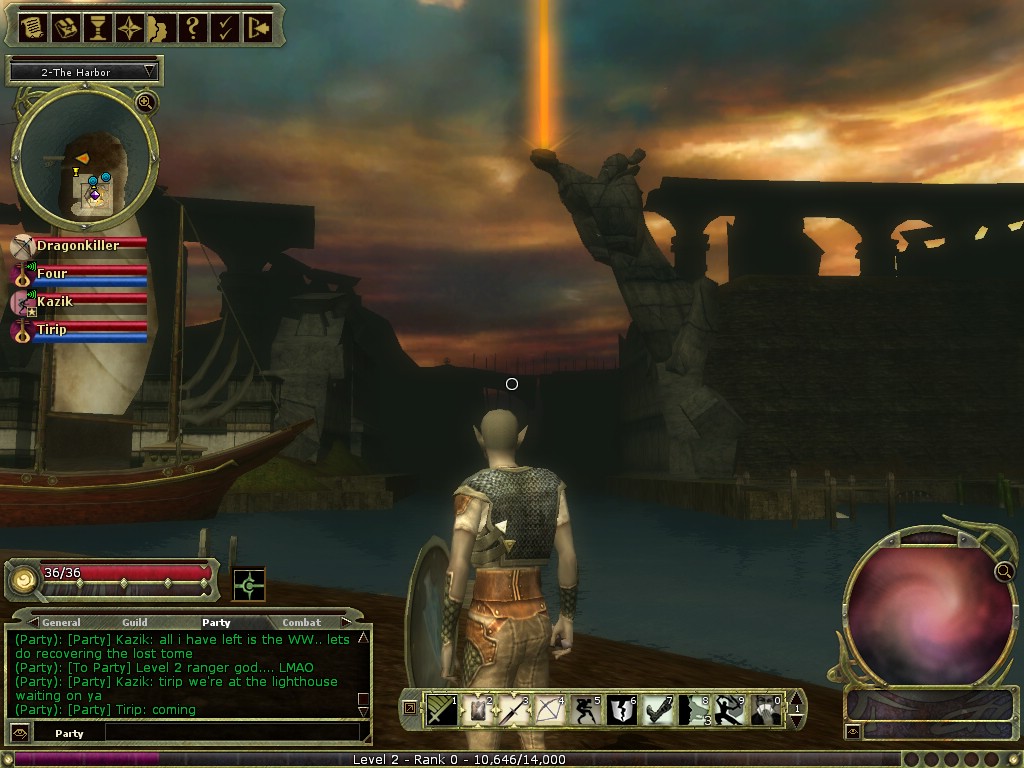
Task: Expand the '2-The Harbor' instance dropdown
Action: pyautogui.click(x=150, y=72)
